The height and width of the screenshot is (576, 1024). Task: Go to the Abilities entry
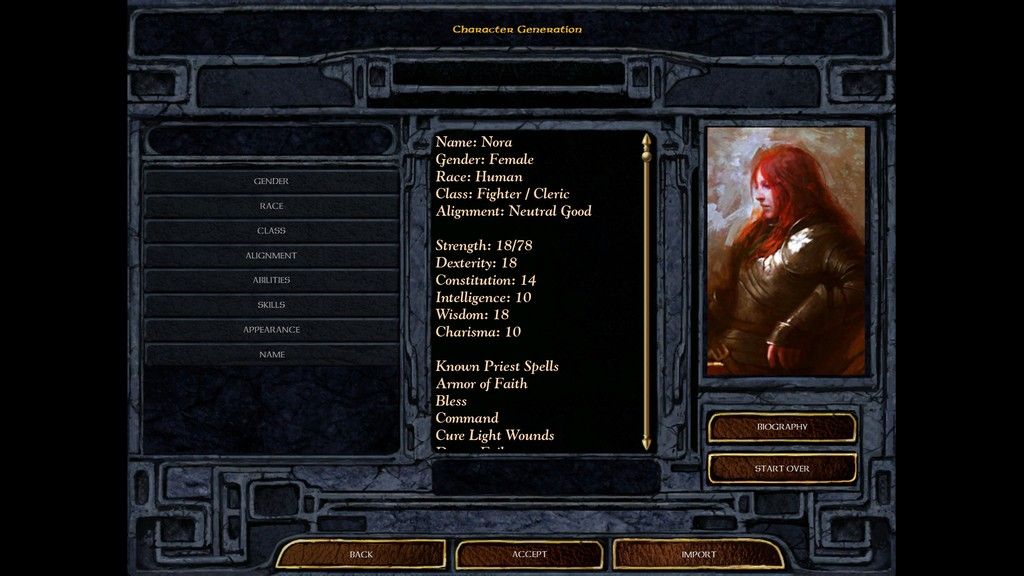[x=271, y=280]
